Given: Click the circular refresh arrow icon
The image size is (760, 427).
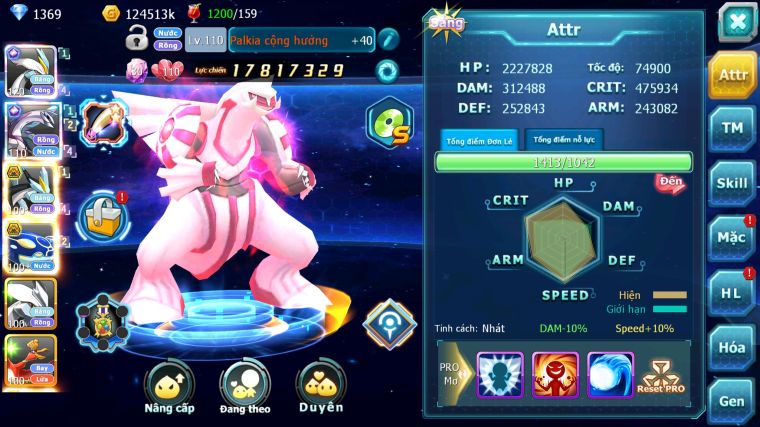Looking at the screenshot, I should coord(387,70).
